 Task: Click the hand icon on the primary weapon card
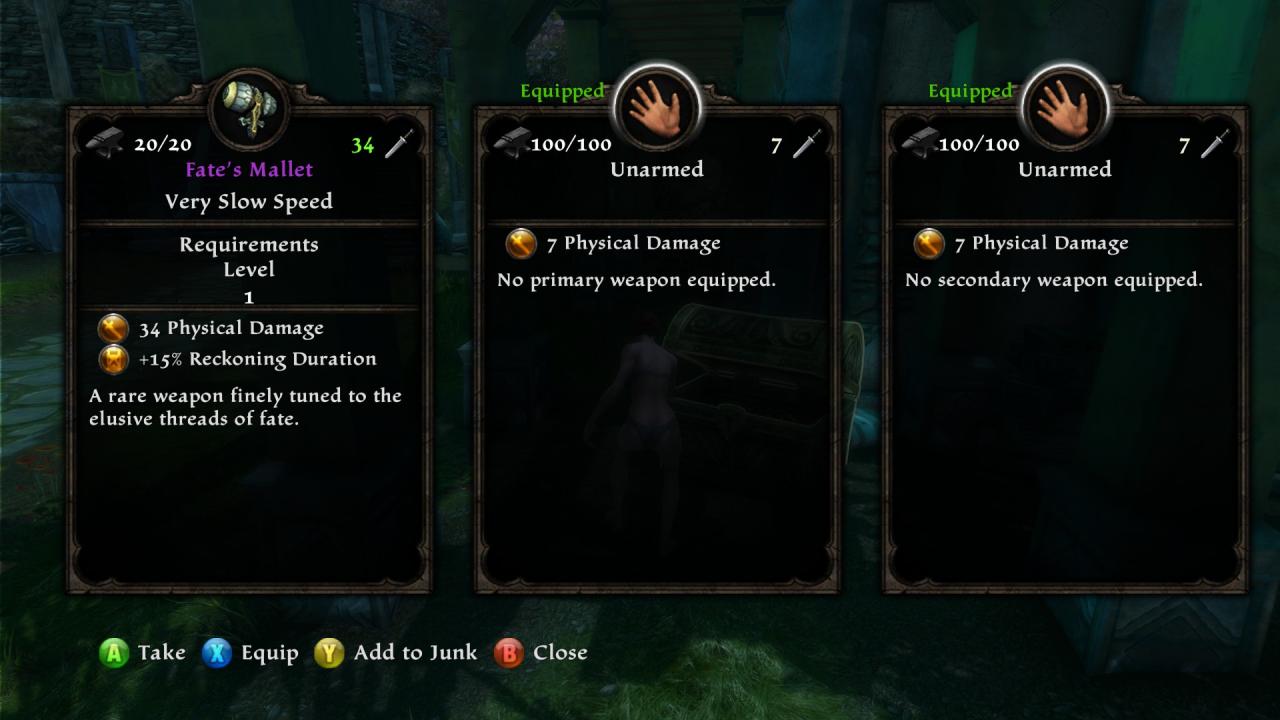pos(657,108)
